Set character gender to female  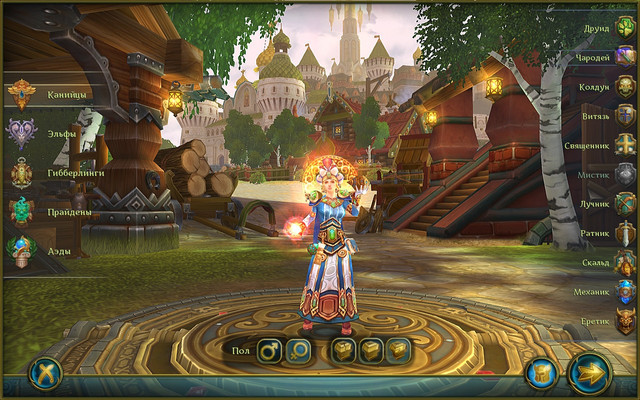click(x=298, y=351)
